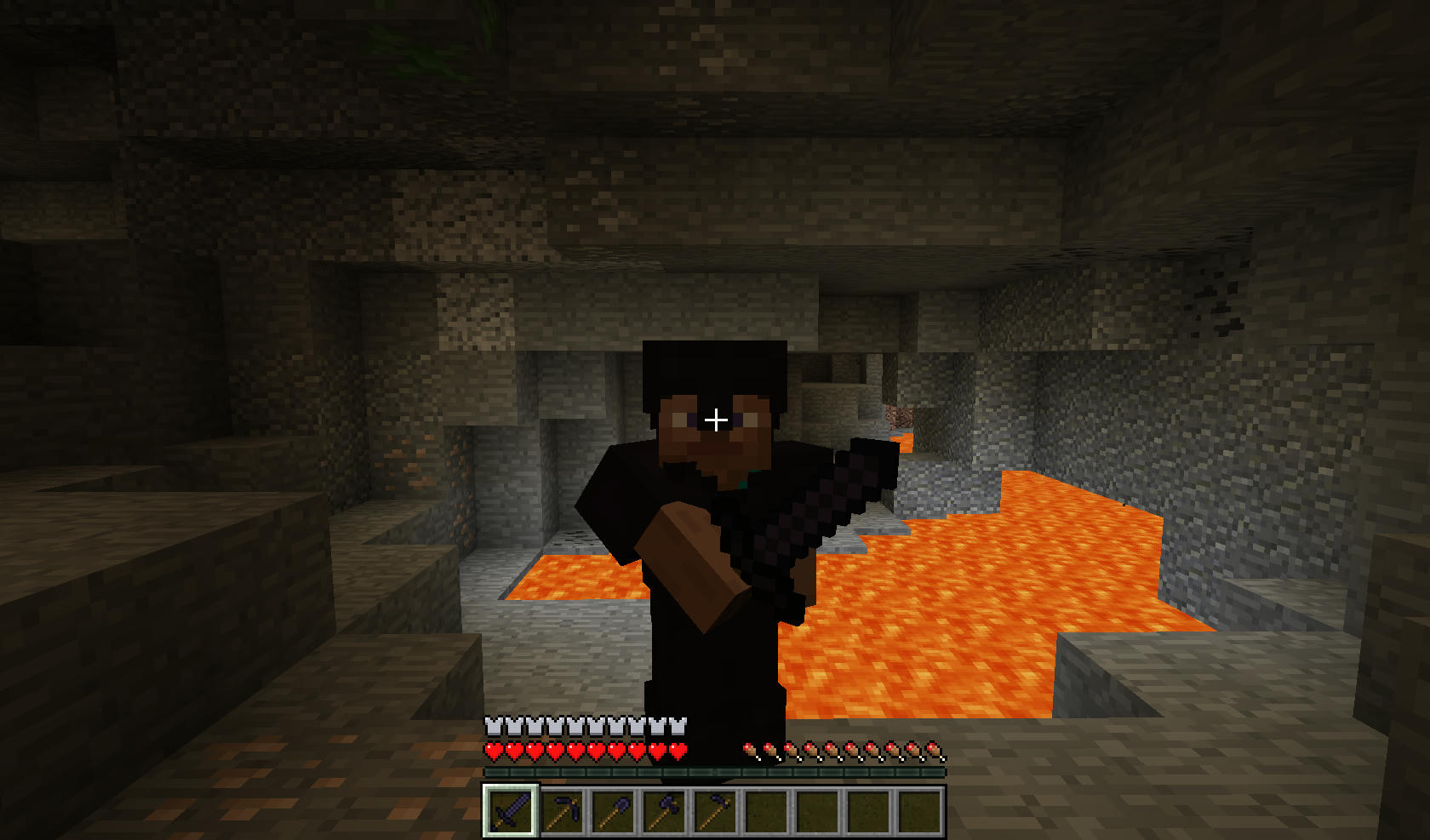The width and height of the screenshot is (1430, 840).
Task: Click the first chestplate icon in the armor bar
Action: click(492, 727)
